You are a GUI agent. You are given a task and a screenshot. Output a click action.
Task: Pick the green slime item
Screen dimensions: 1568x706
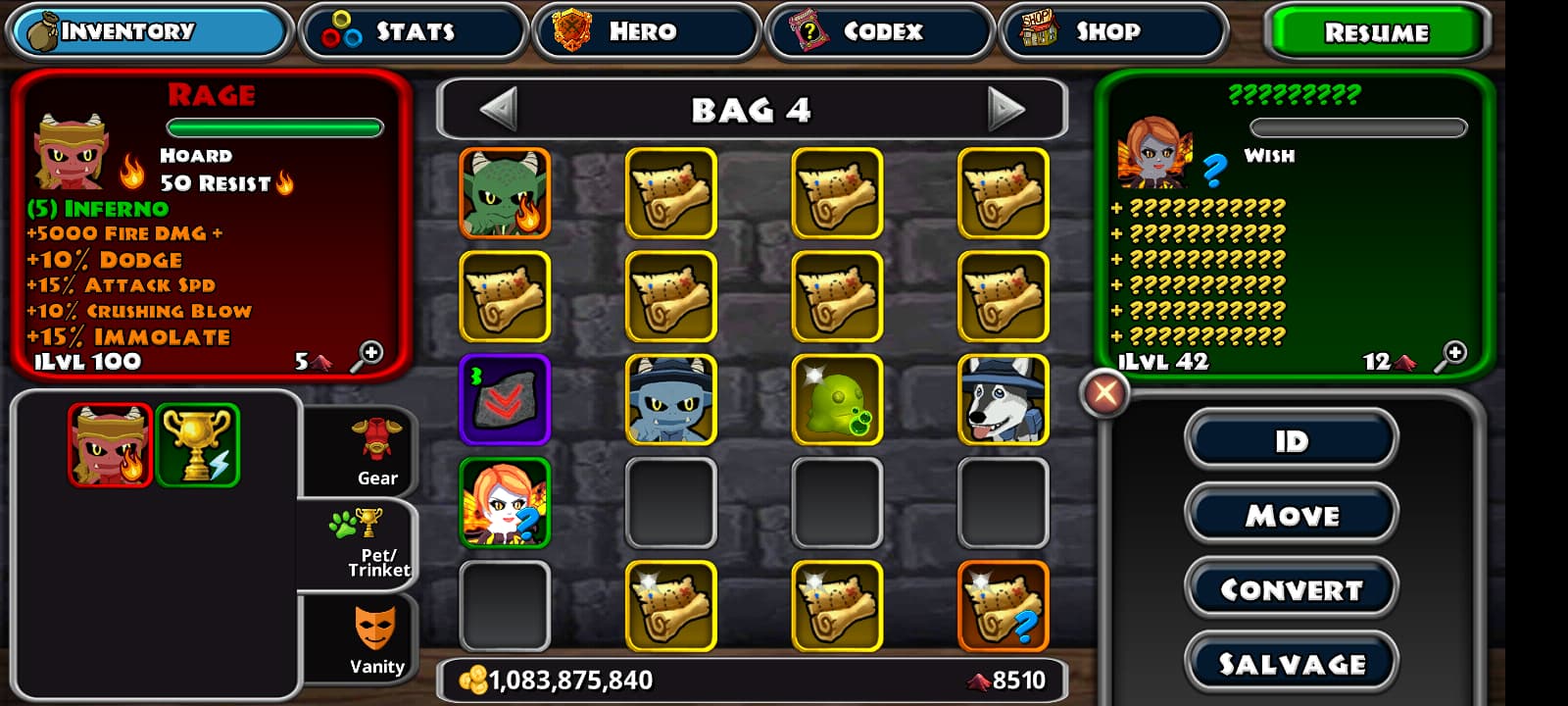(837, 400)
